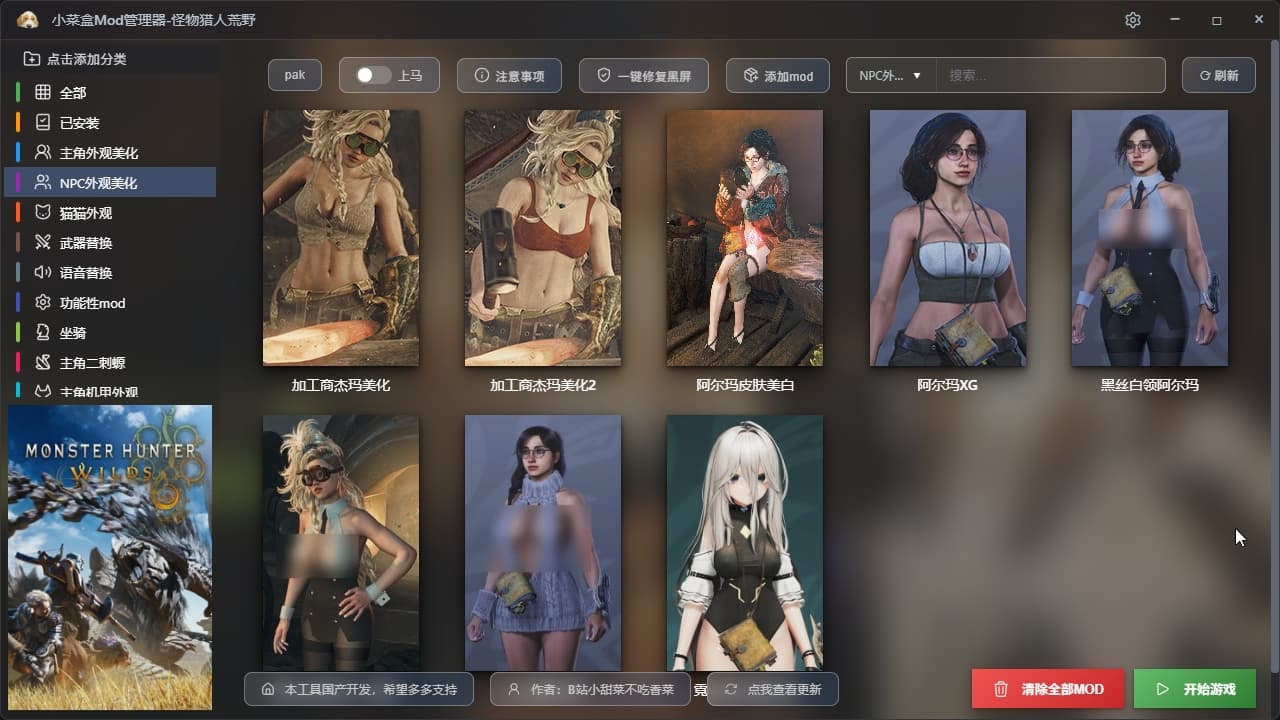Pick the 阿尔玛皮肤美白 mod card
The width and height of the screenshot is (1280, 720).
(744, 238)
